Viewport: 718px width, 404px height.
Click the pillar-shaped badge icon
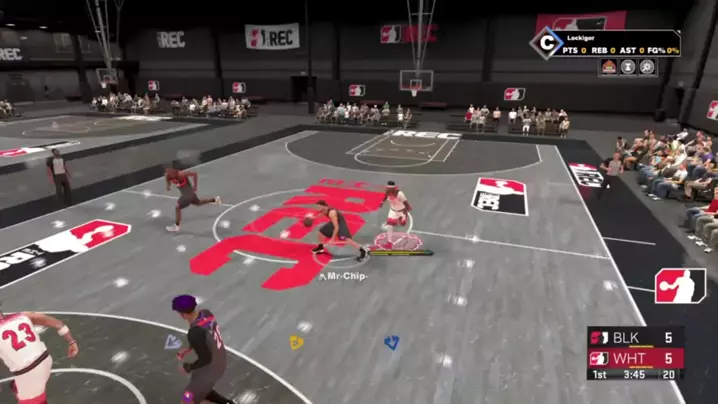628,67
